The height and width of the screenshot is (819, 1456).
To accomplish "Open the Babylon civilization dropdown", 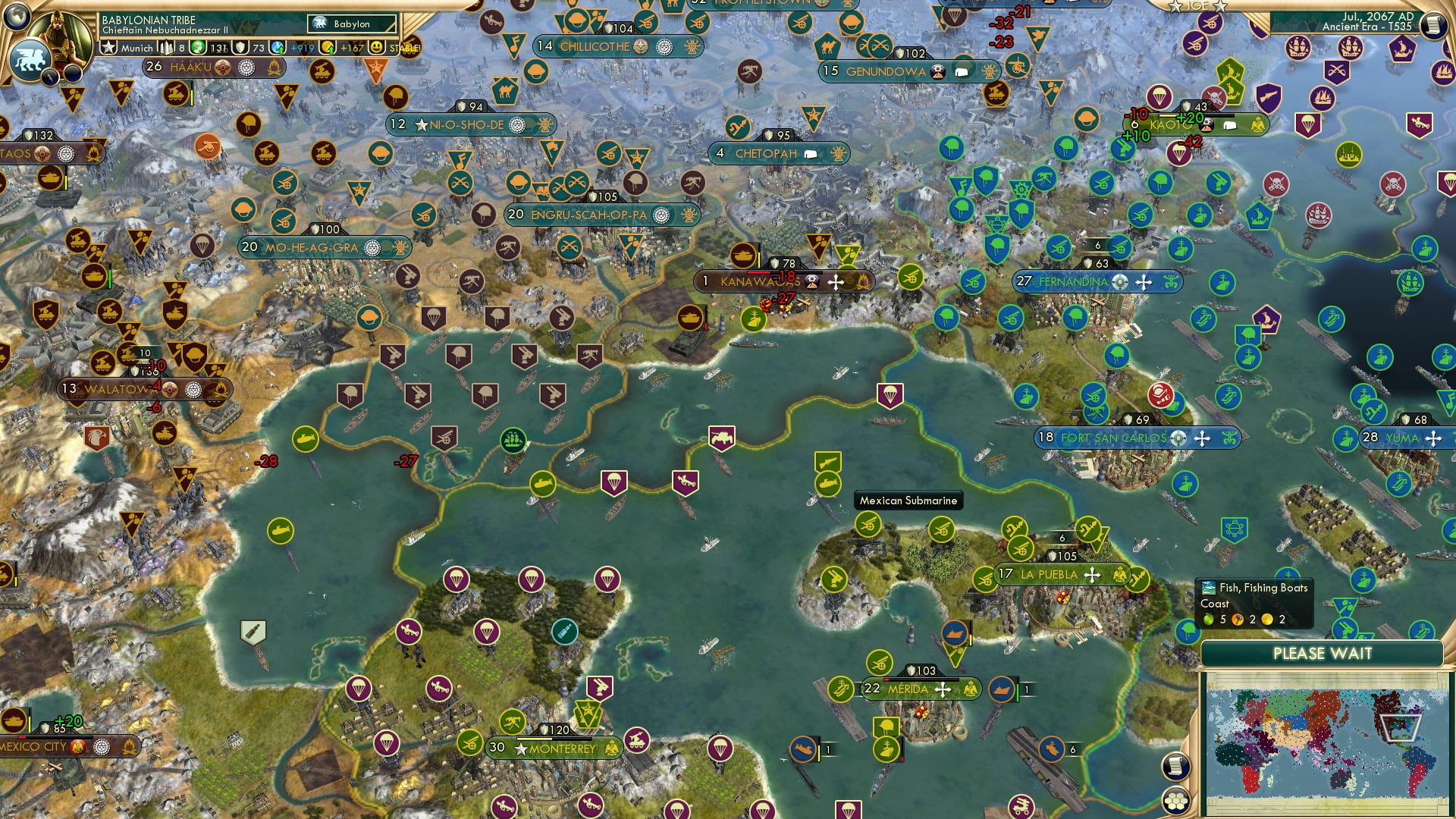I will (351, 24).
